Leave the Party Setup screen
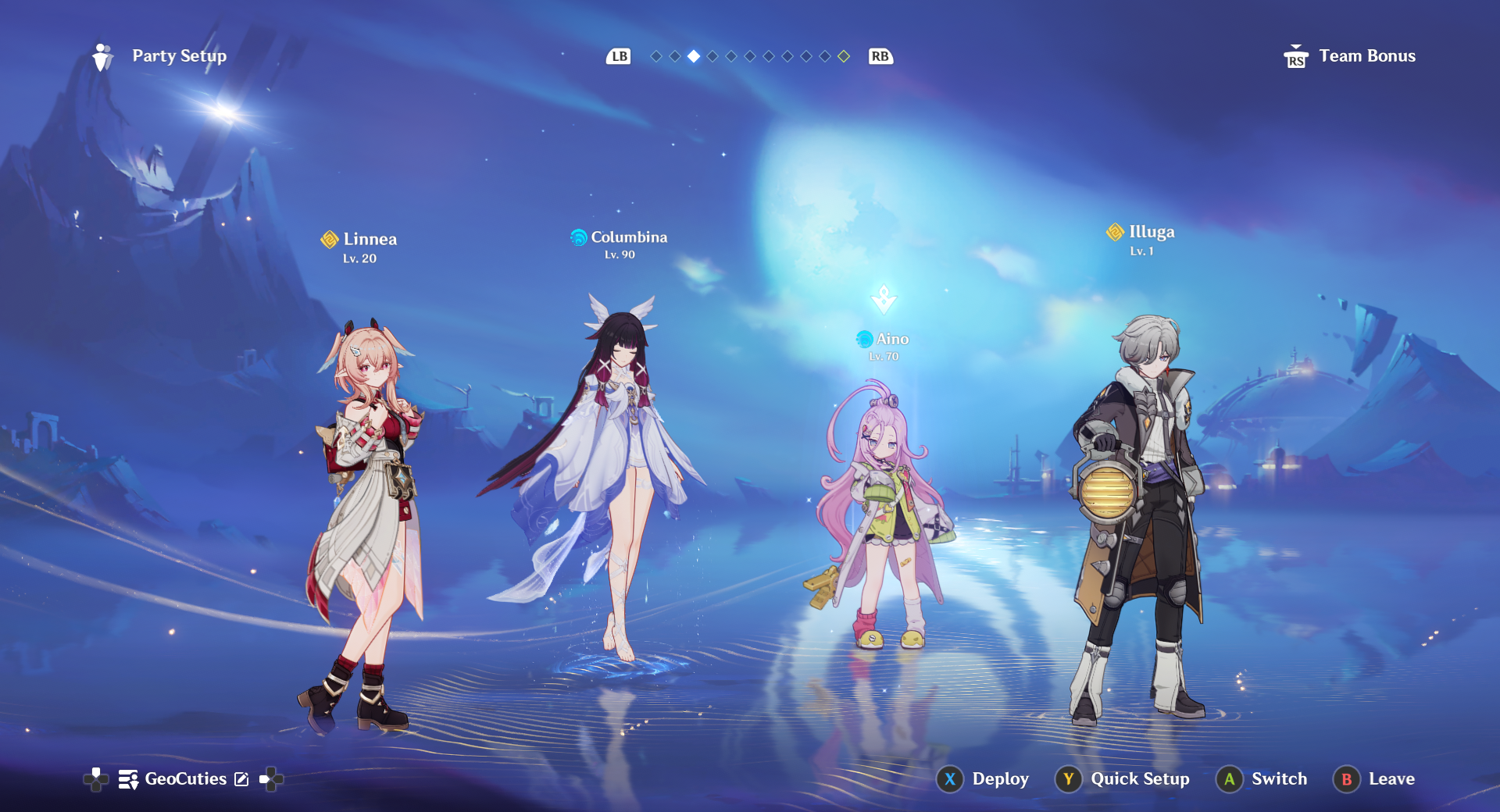 (x=1374, y=778)
